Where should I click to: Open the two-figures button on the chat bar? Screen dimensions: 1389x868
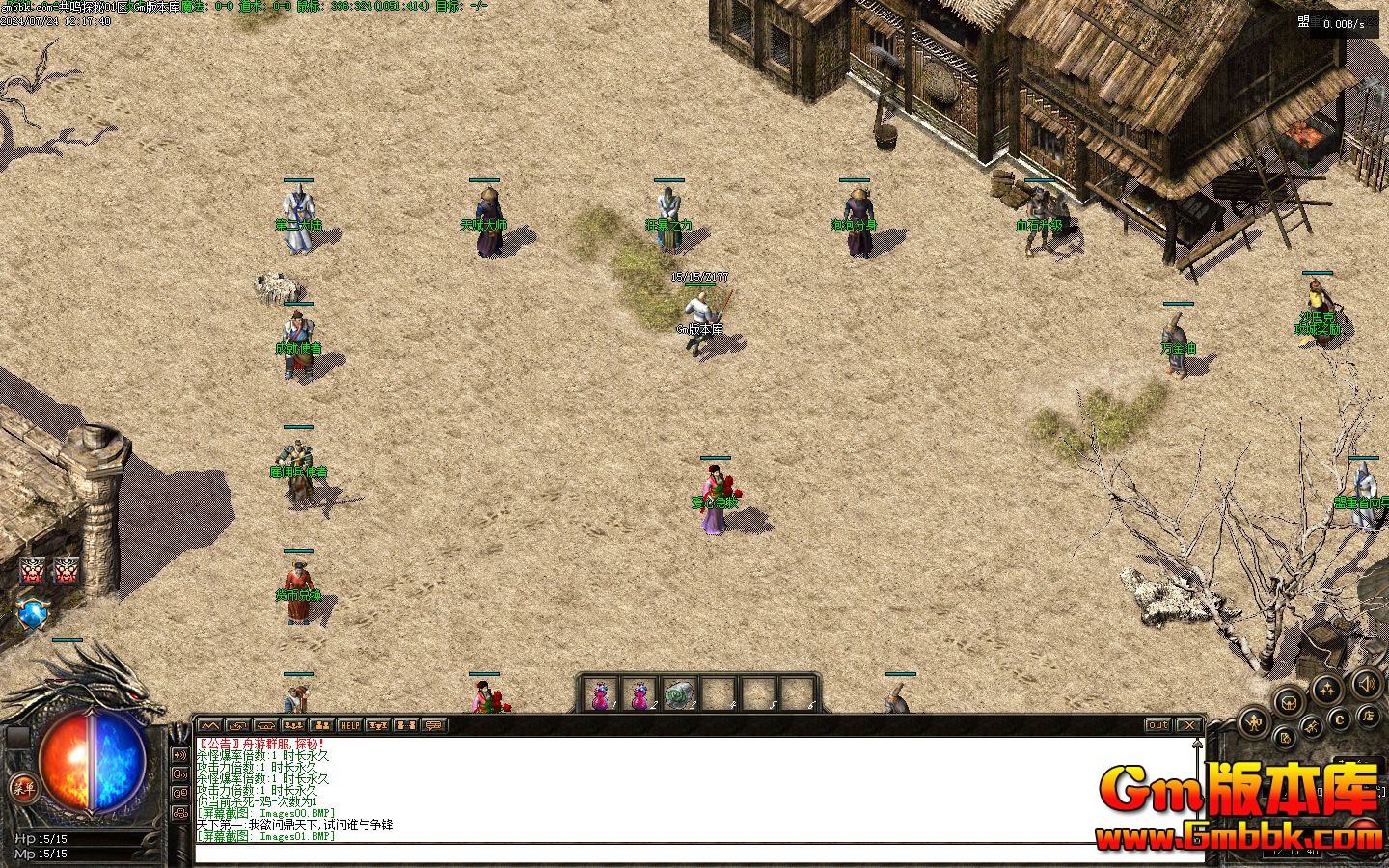321,725
